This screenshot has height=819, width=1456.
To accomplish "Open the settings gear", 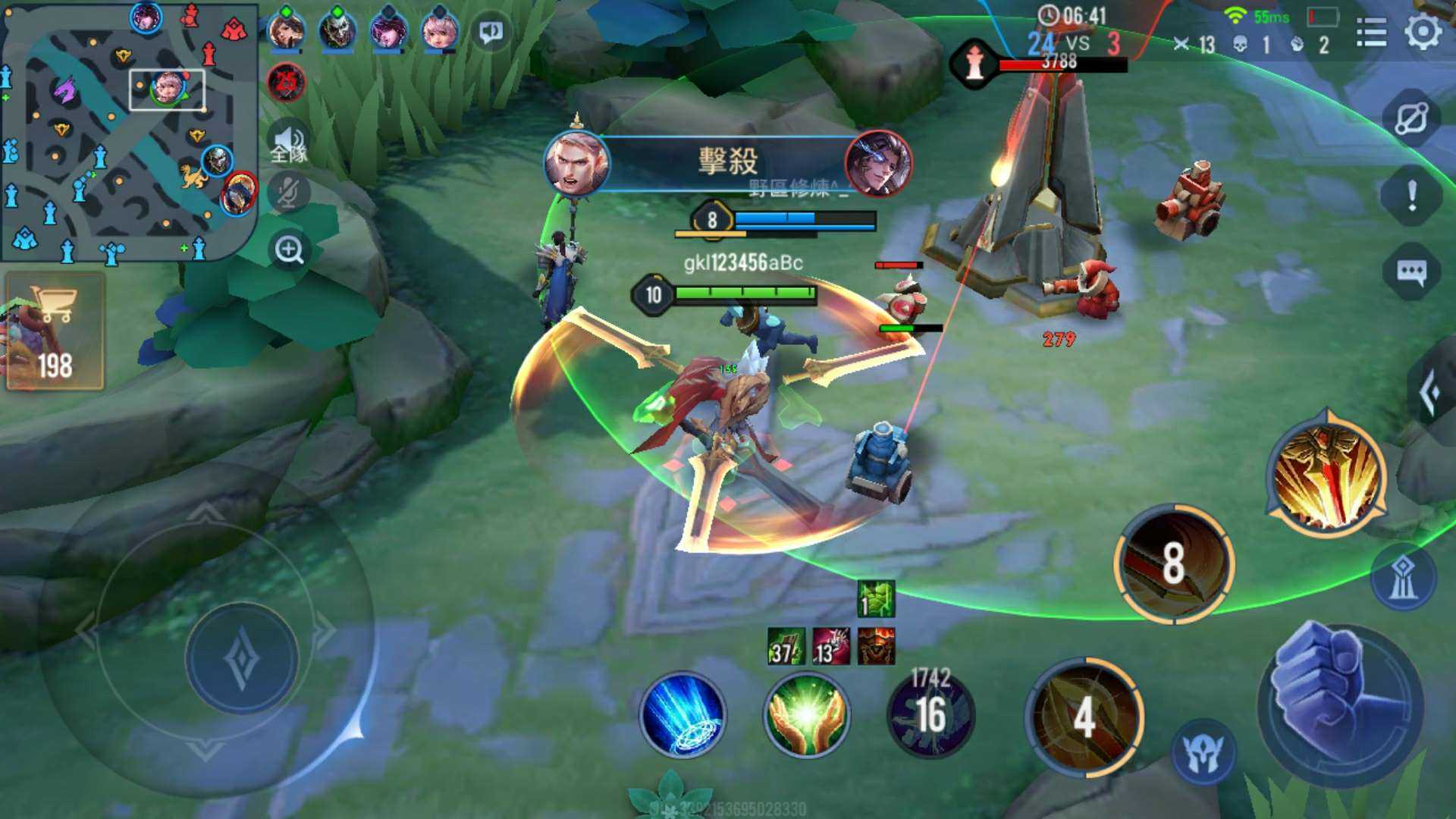I will 1423,33.
